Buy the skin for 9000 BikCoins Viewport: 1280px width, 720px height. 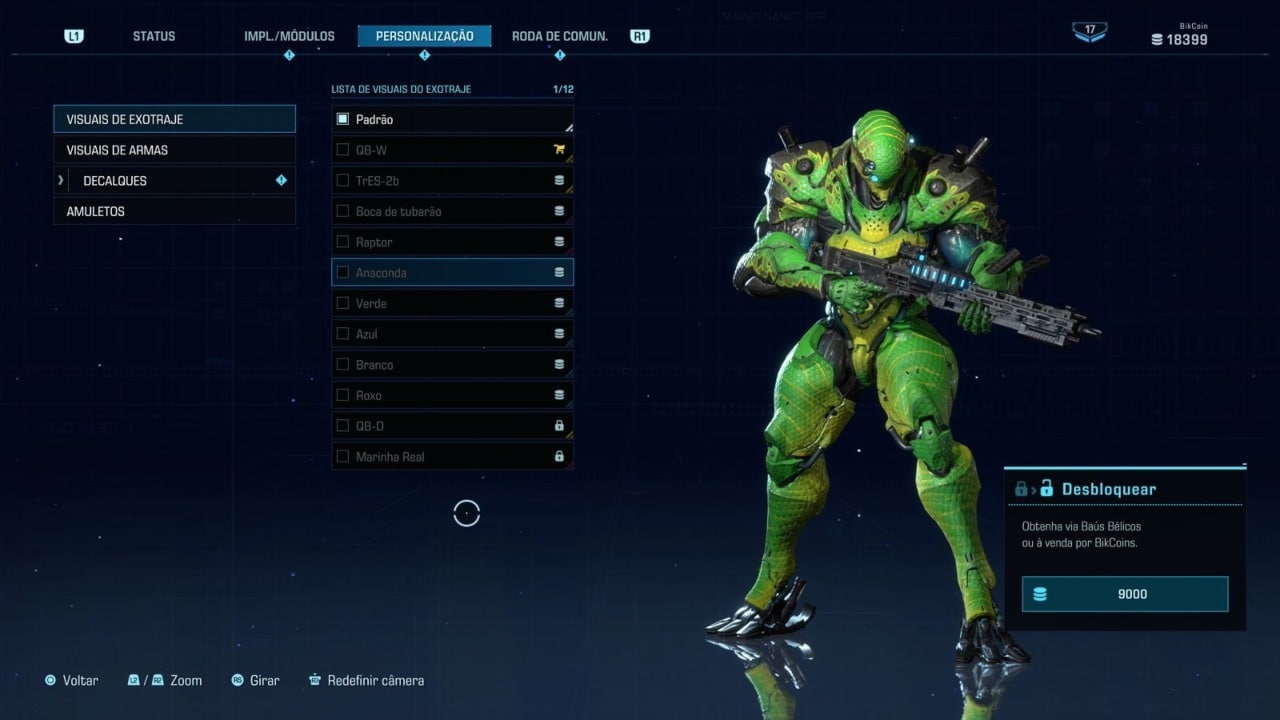tap(1124, 594)
